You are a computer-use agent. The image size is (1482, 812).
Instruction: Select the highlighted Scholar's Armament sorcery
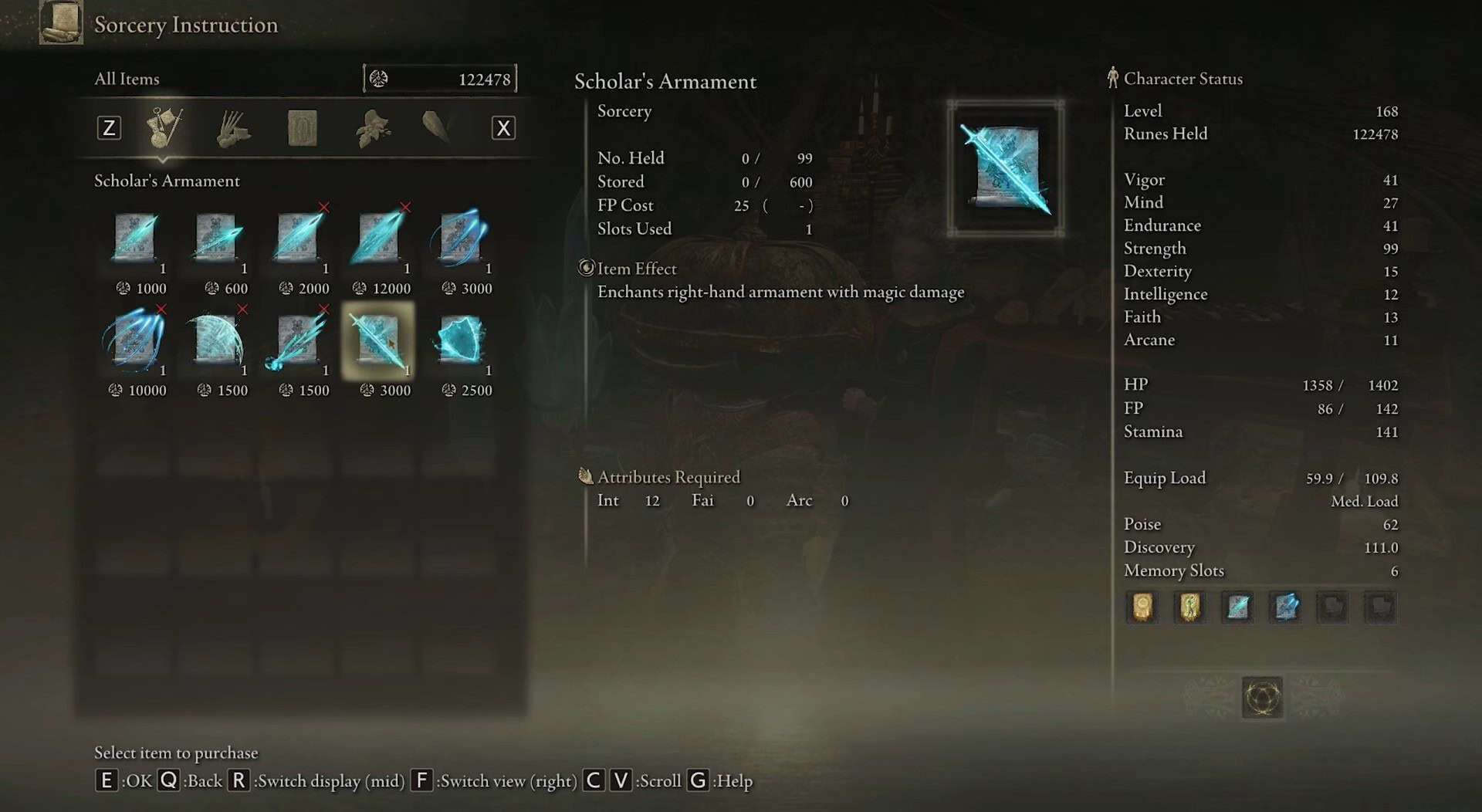(378, 340)
